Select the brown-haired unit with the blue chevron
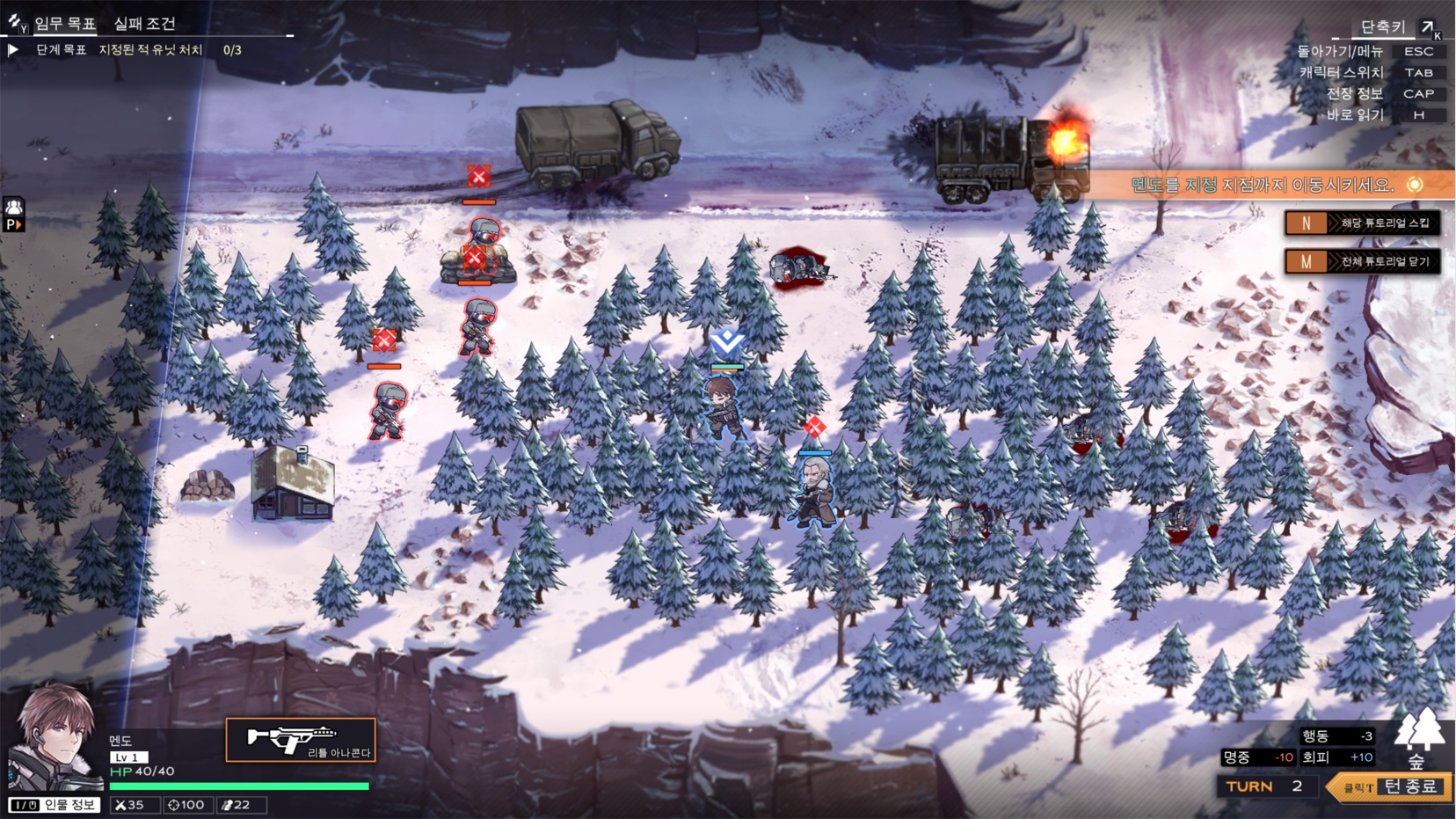1456x819 pixels. [x=724, y=406]
